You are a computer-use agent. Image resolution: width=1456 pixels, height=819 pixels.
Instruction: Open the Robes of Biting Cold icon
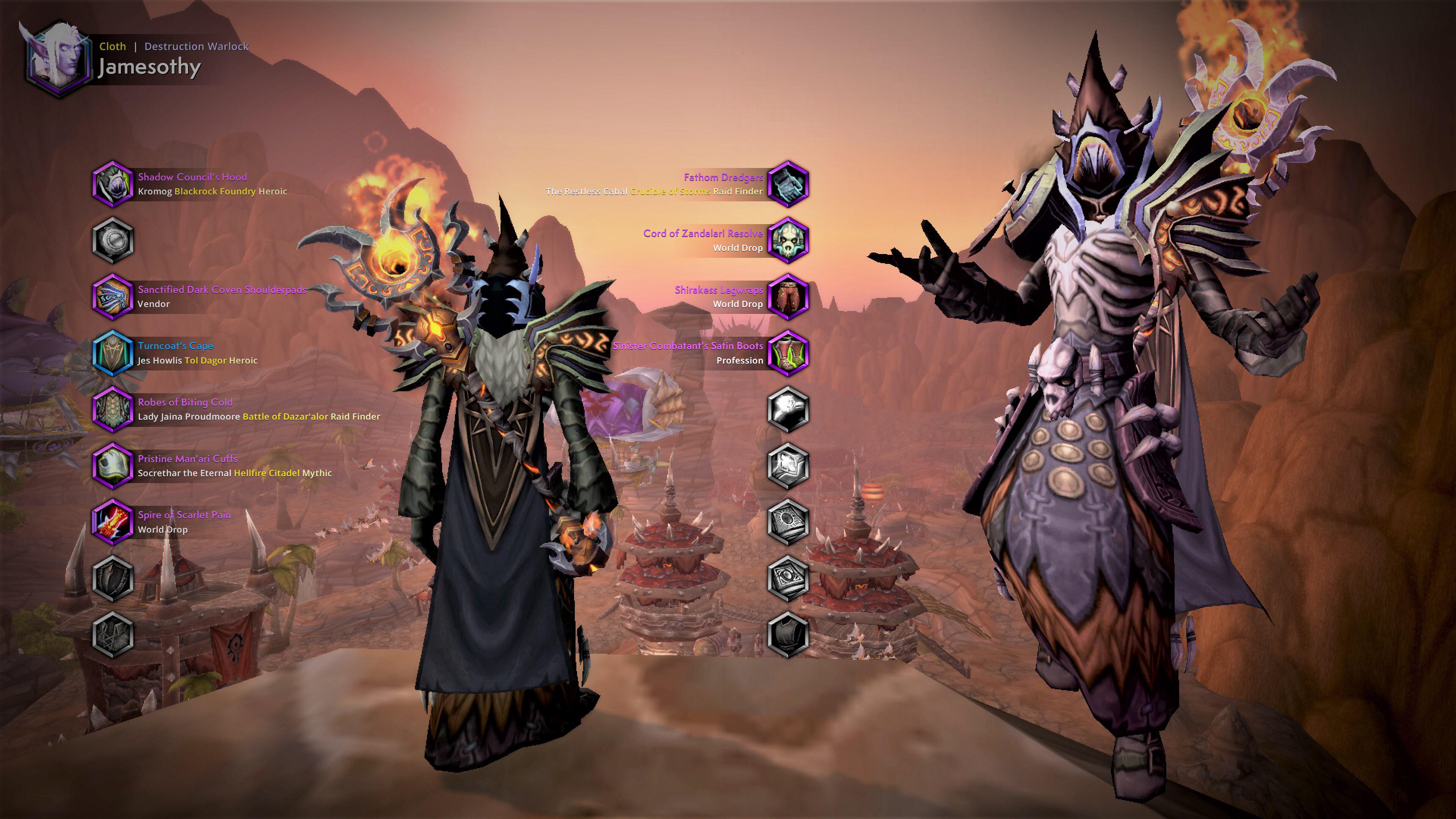(113, 410)
